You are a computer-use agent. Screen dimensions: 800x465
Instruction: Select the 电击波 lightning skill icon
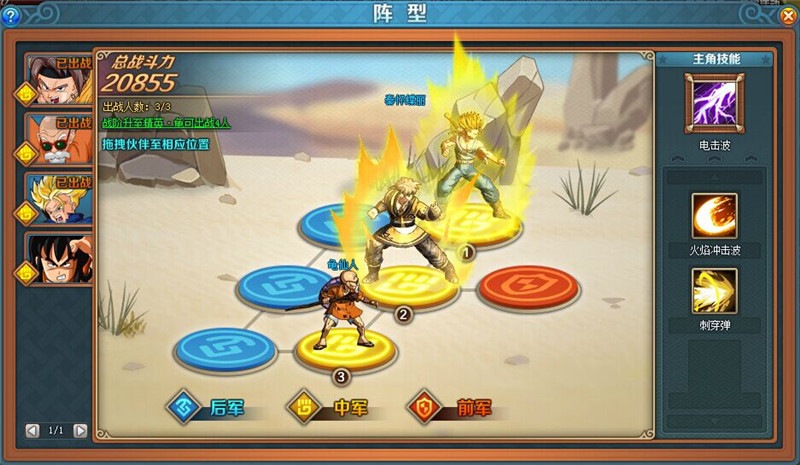(x=714, y=105)
